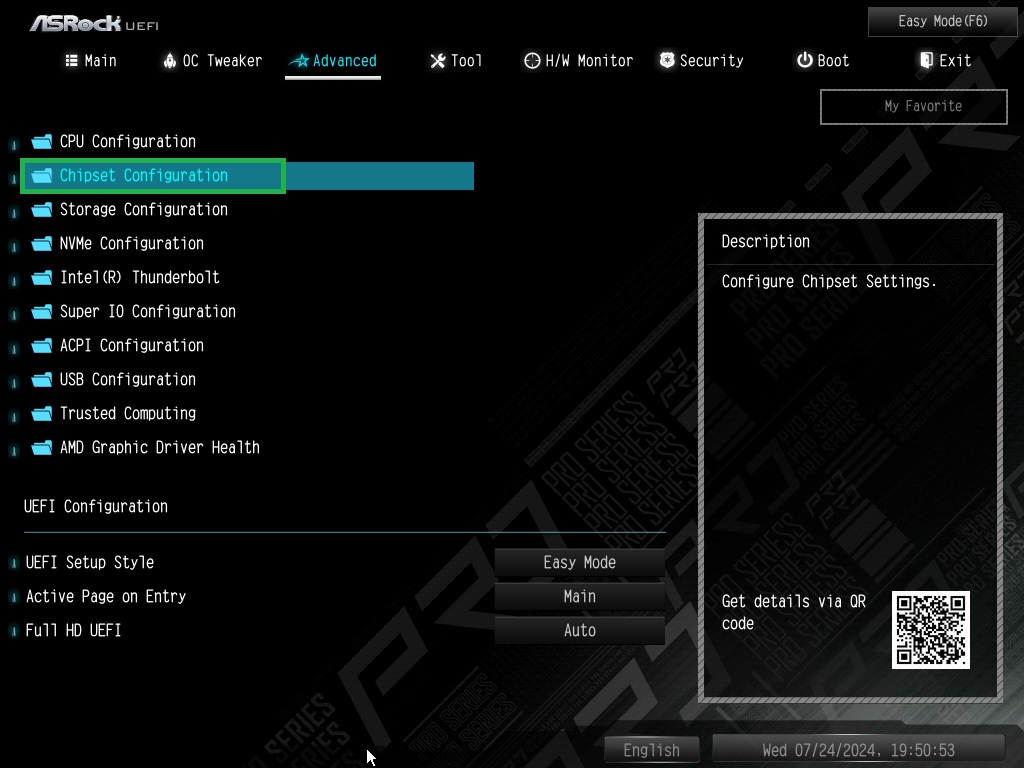Select NVMe Configuration entry

pos(131,244)
